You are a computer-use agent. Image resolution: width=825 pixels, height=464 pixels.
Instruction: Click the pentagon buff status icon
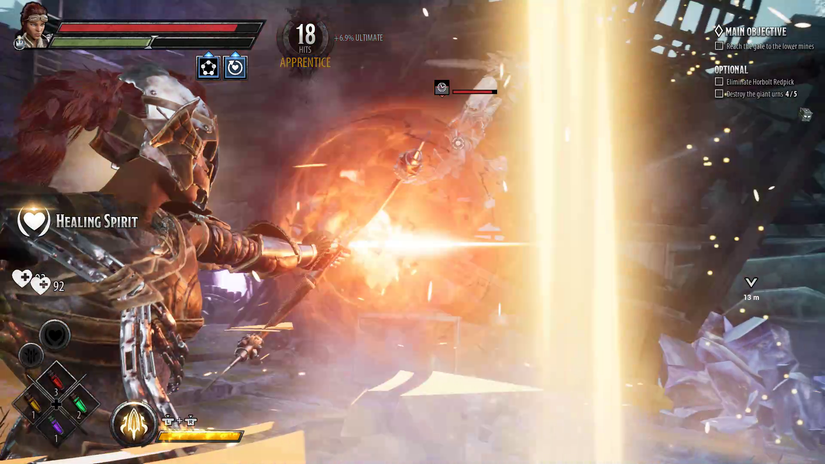(x=208, y=67)
